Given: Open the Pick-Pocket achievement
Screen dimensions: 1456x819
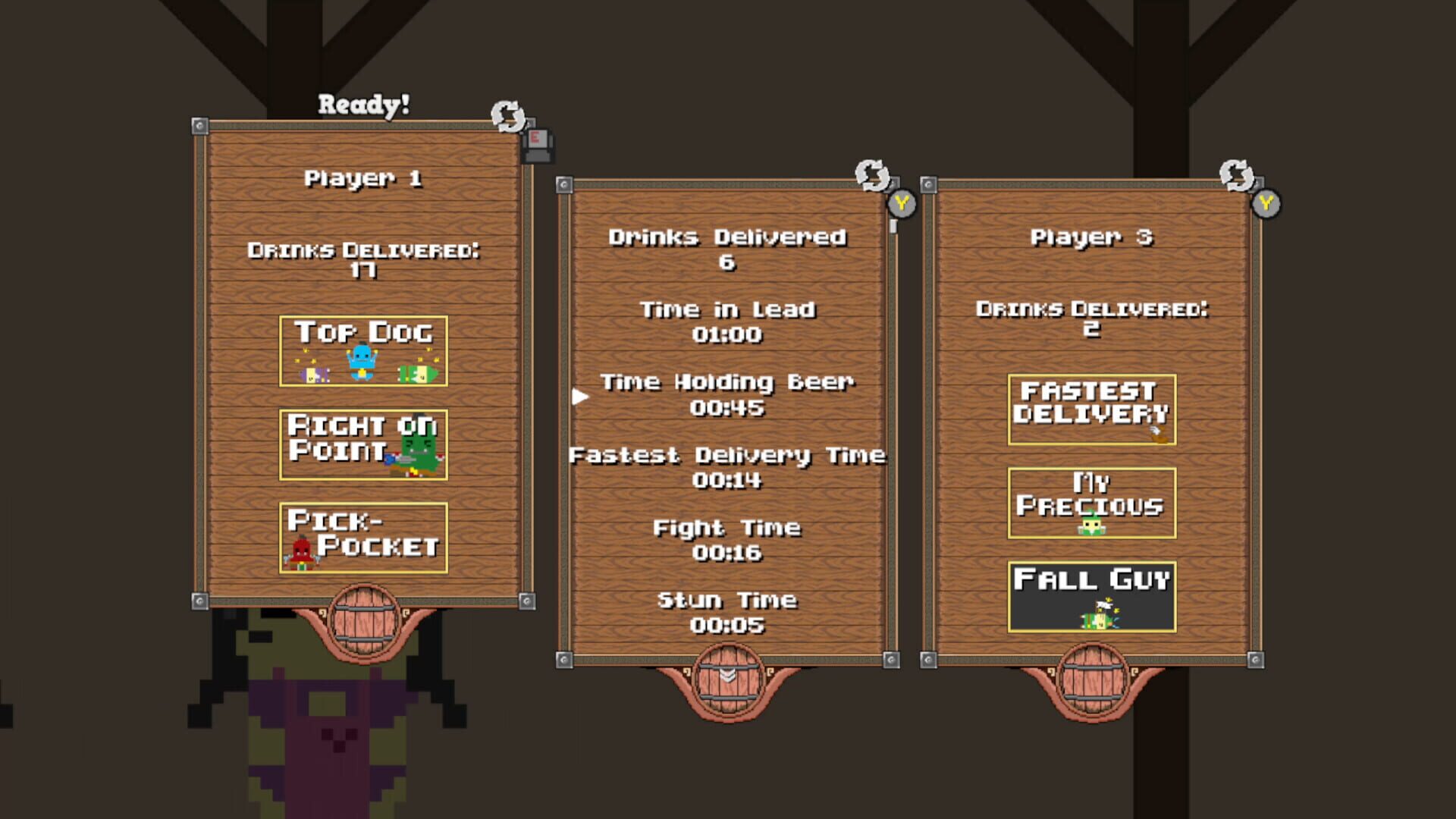Looking at the screenshot, I should pyautogui.click(x=363, y=536).
